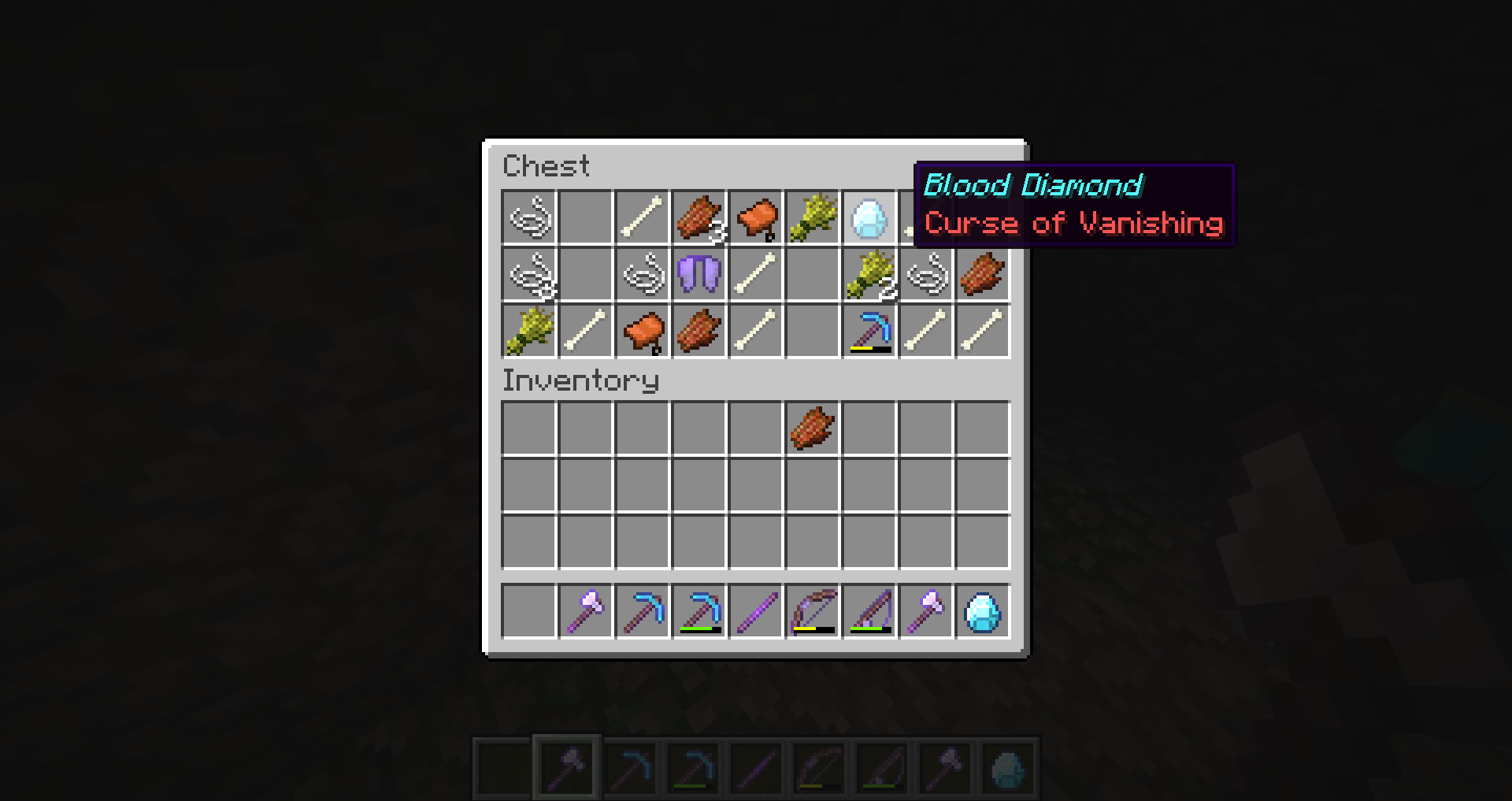This screenshot has width=1512, height=801.
Task: Select the Blood Diamond in the chest
Action: (x=868, y=218)
